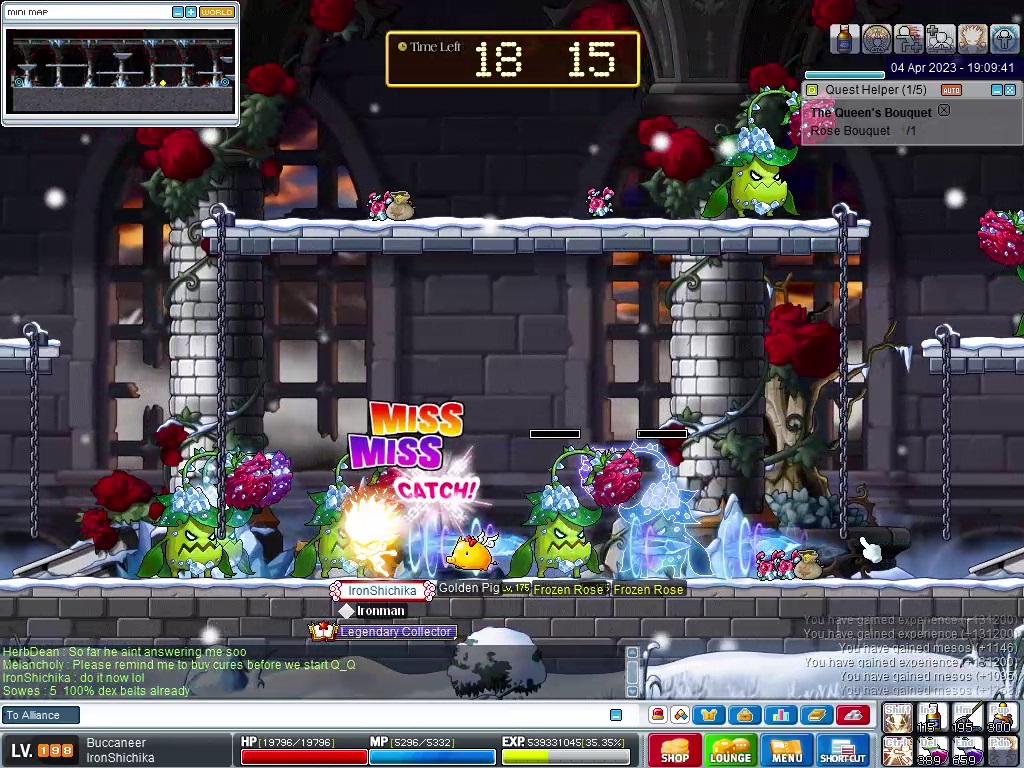Open the main MENU
Viewport: 1024px width, 768px height.
[786, 750]
